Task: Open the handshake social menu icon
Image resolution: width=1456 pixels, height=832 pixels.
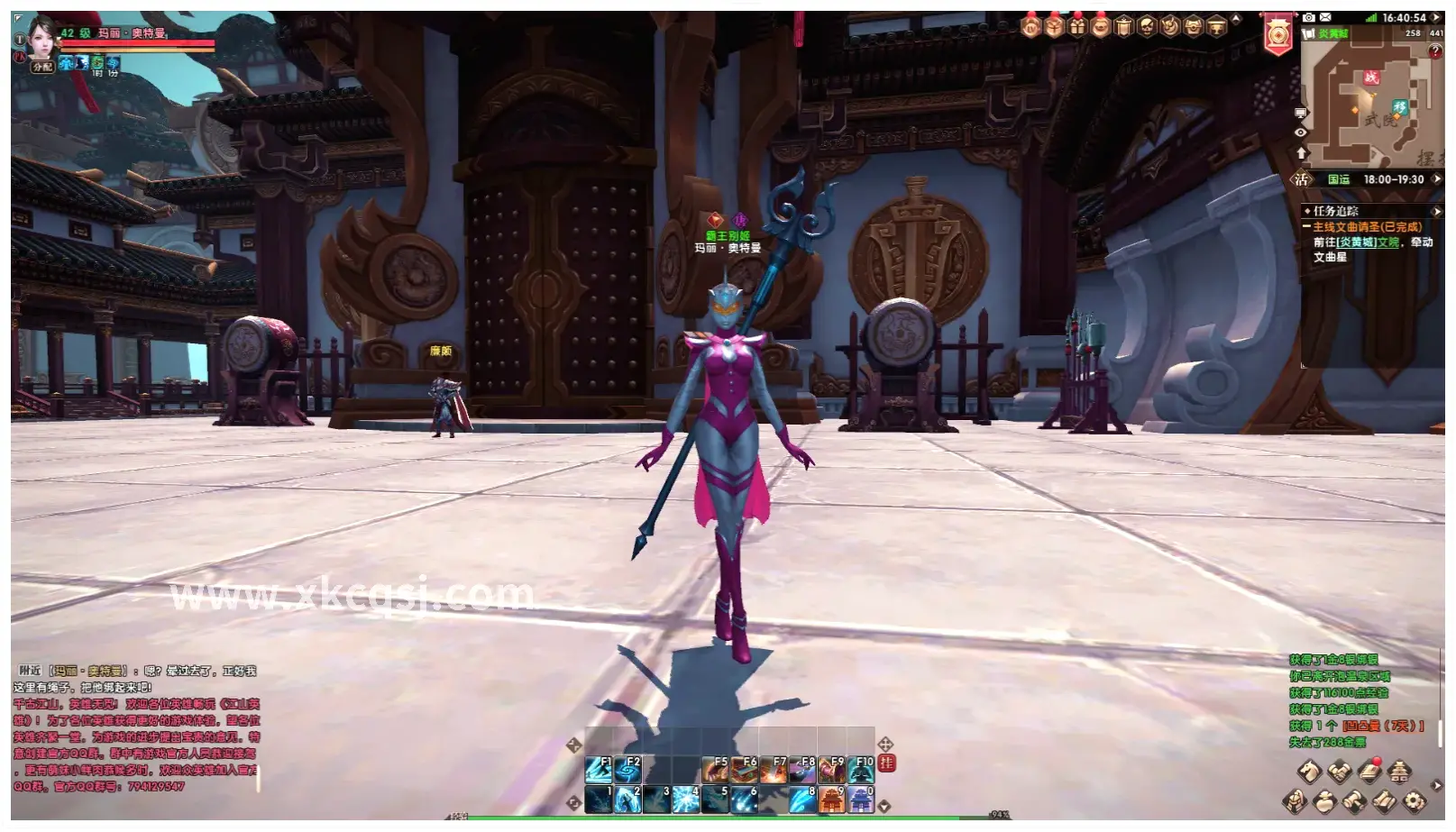Action: tap(1340, 772)
